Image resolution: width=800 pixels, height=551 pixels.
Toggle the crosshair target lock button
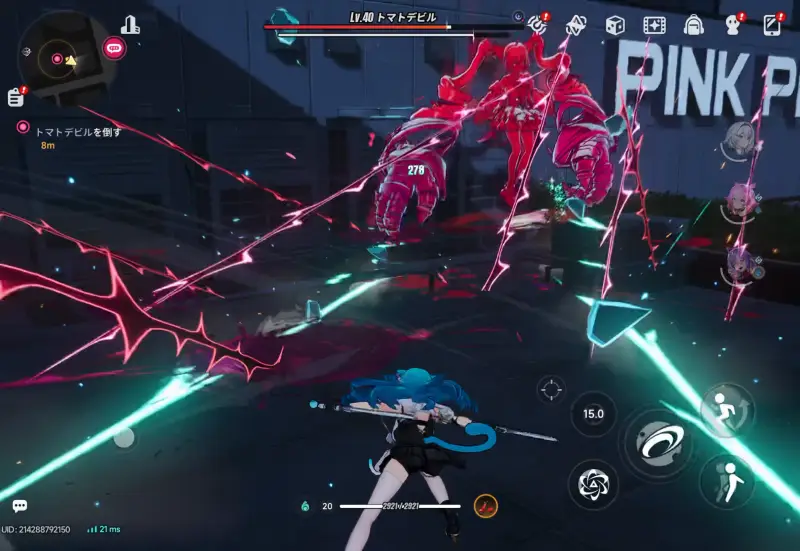pyautogui.click(x=551, y=388)
